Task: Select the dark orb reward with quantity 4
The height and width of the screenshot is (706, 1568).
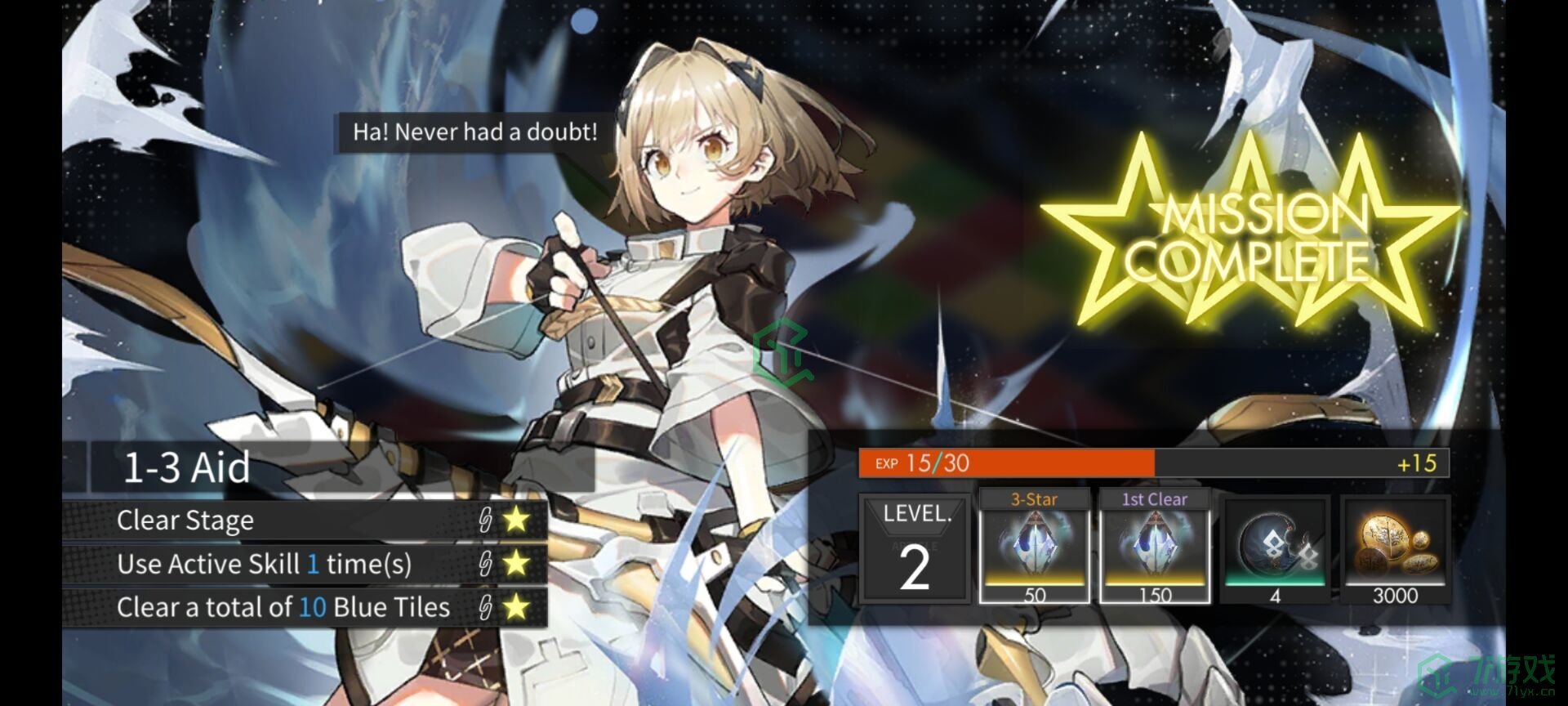Action: 1275,549
